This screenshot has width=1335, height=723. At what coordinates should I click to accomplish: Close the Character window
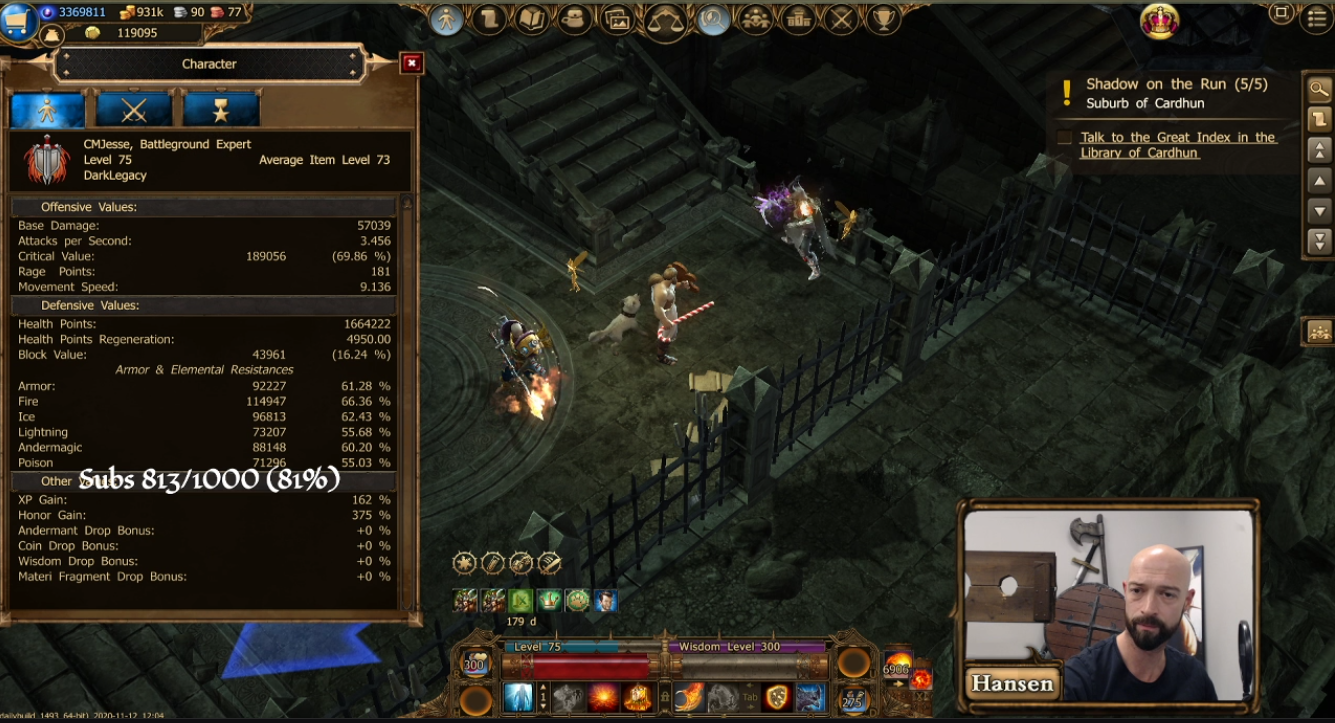(x=411, y=63)
